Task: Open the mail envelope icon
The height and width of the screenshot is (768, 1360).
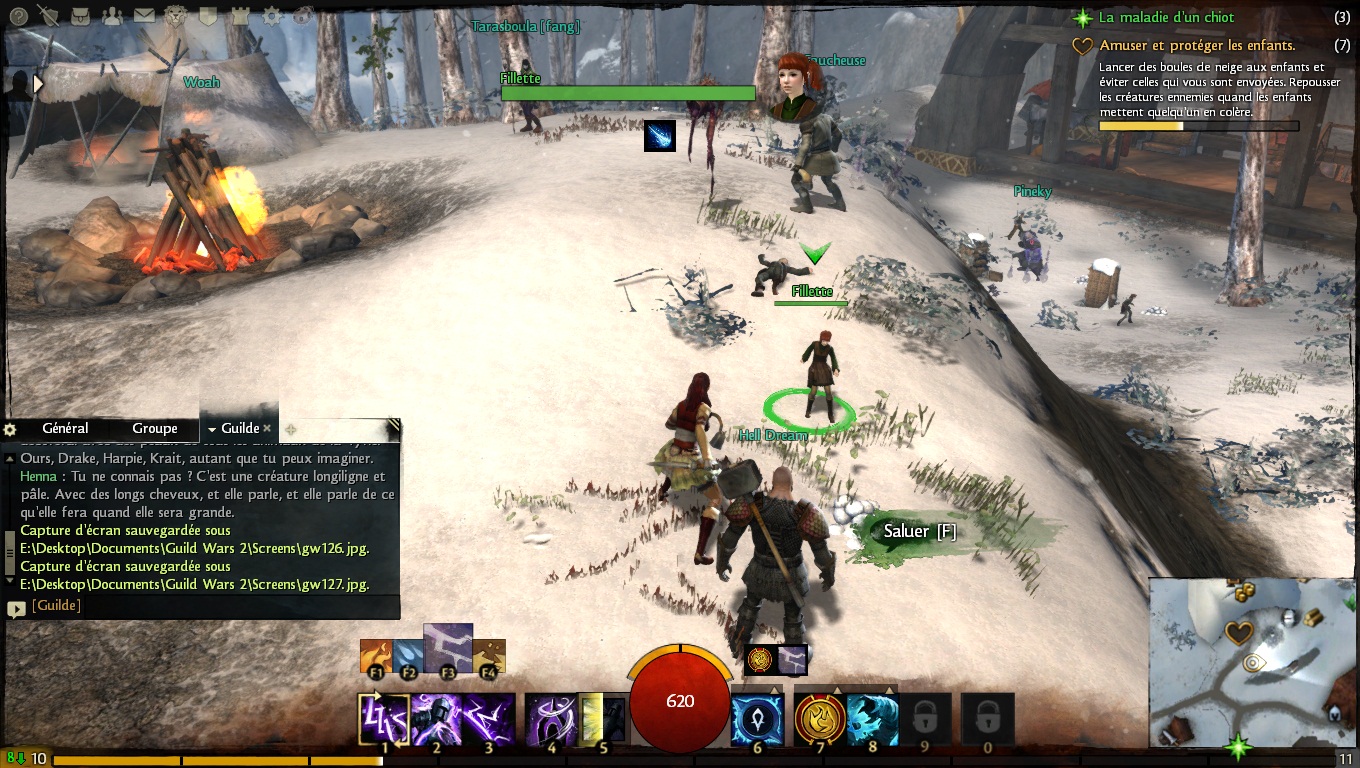Action: pos(144,15)
